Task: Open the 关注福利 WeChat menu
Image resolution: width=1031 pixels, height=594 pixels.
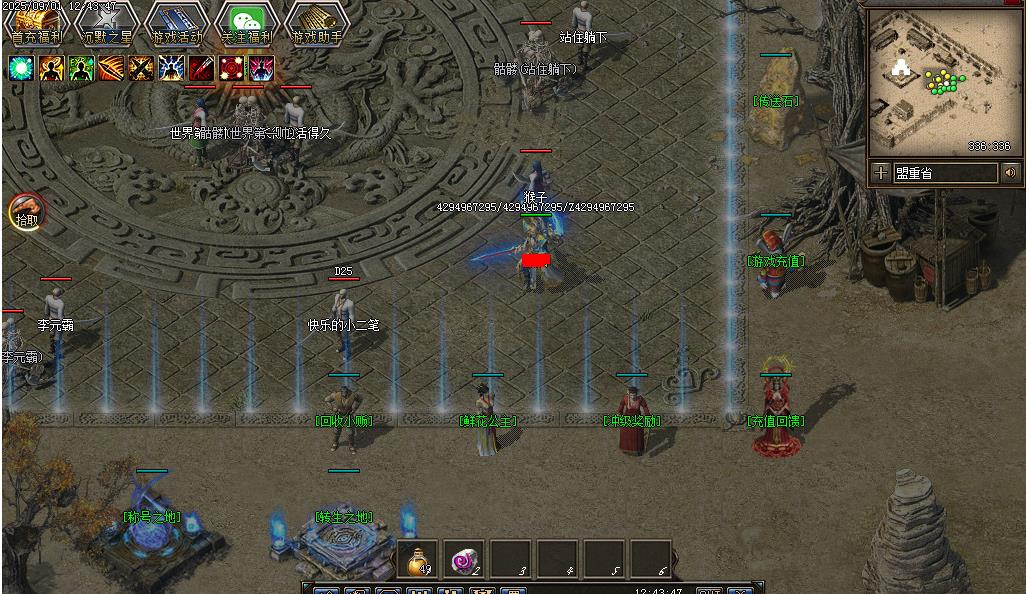Action: coord(247,23)
